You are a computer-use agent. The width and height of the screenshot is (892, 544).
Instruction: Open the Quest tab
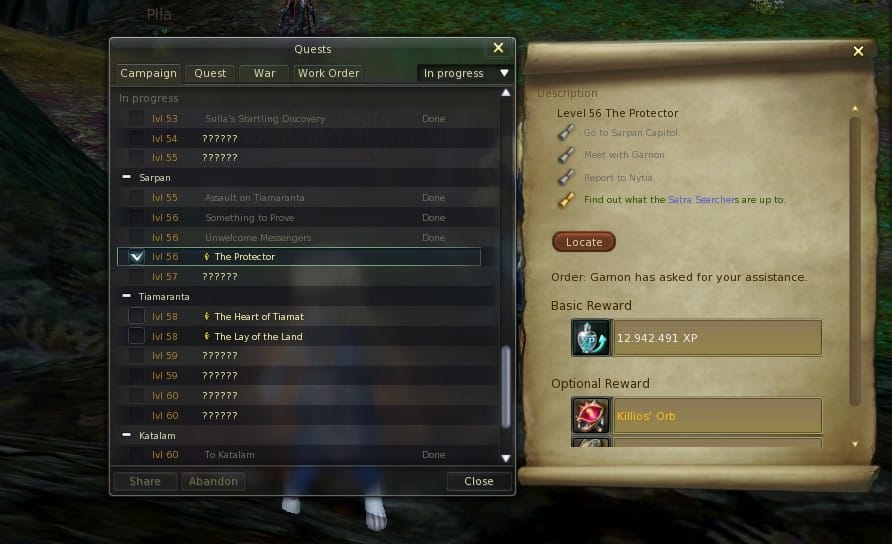210,73
